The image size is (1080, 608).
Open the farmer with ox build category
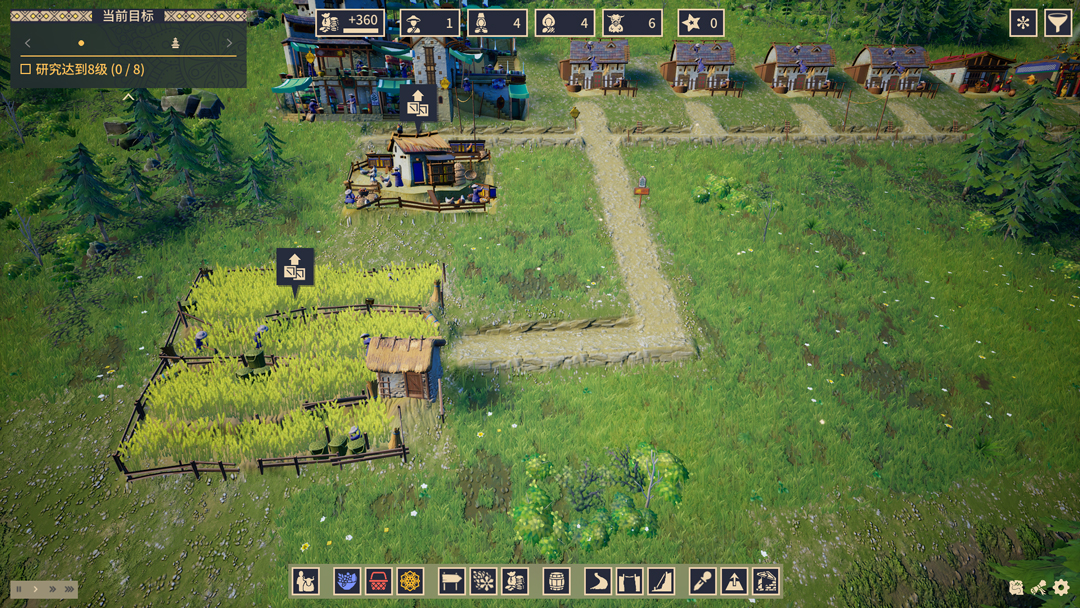[306, 581]
